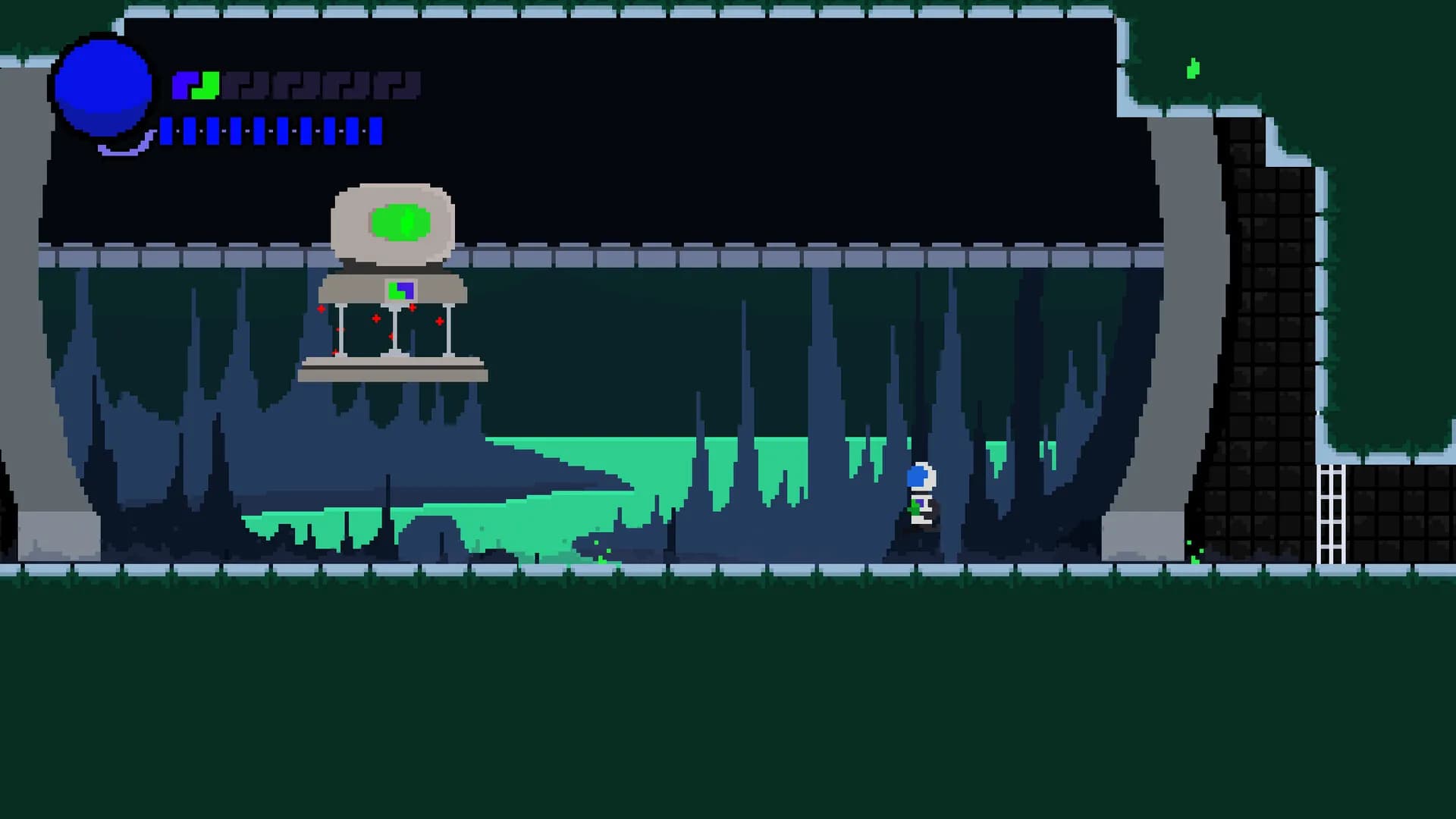Screen dimensions: 1456x819
Task: Toggle the third dimmed ability slot
Action: (x=345, y=85)
